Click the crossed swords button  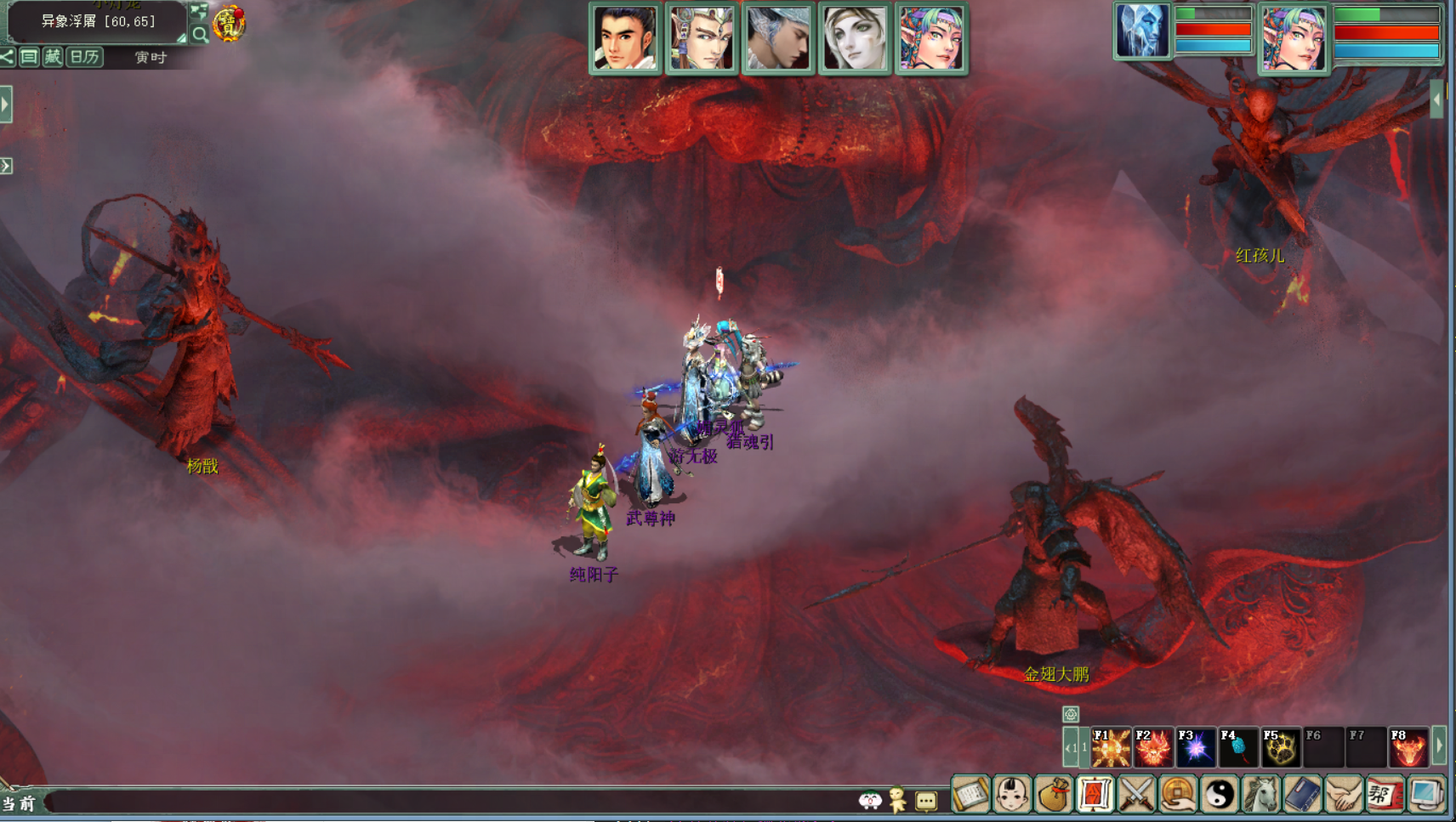click(x=1137, y=796)
